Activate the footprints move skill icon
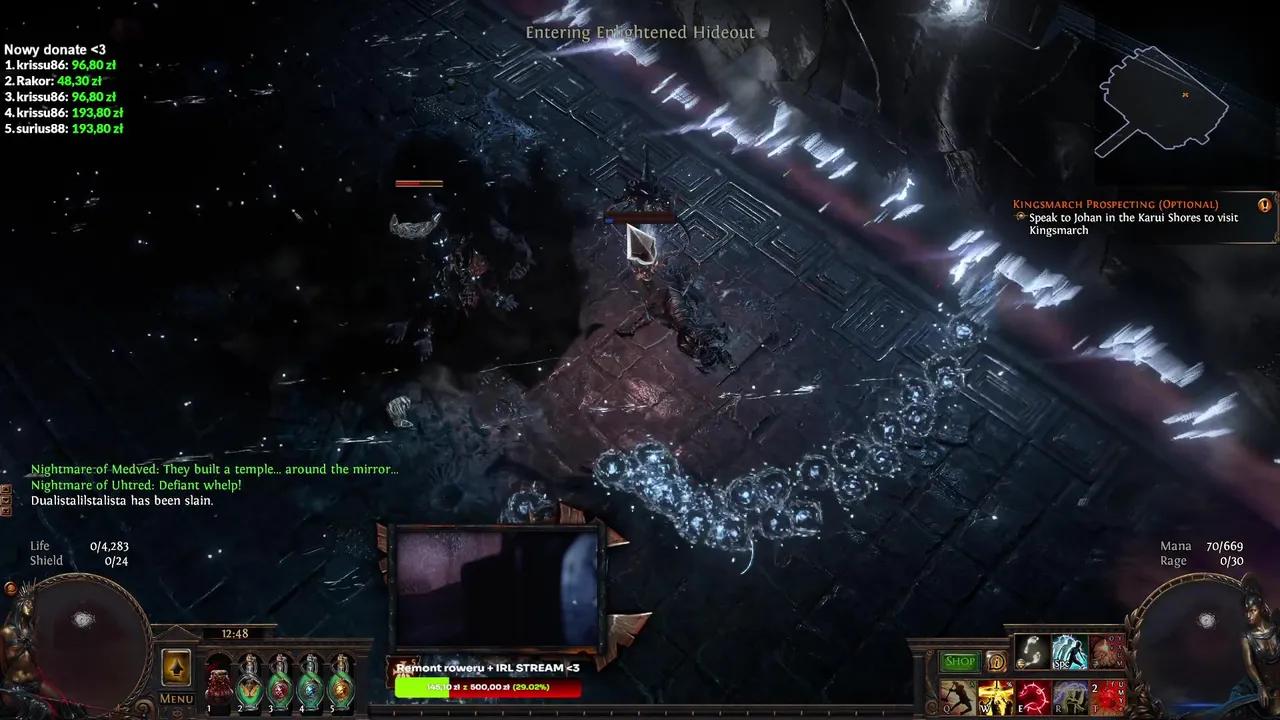This screenshot has width=1280, height=720. point(1031,651)
